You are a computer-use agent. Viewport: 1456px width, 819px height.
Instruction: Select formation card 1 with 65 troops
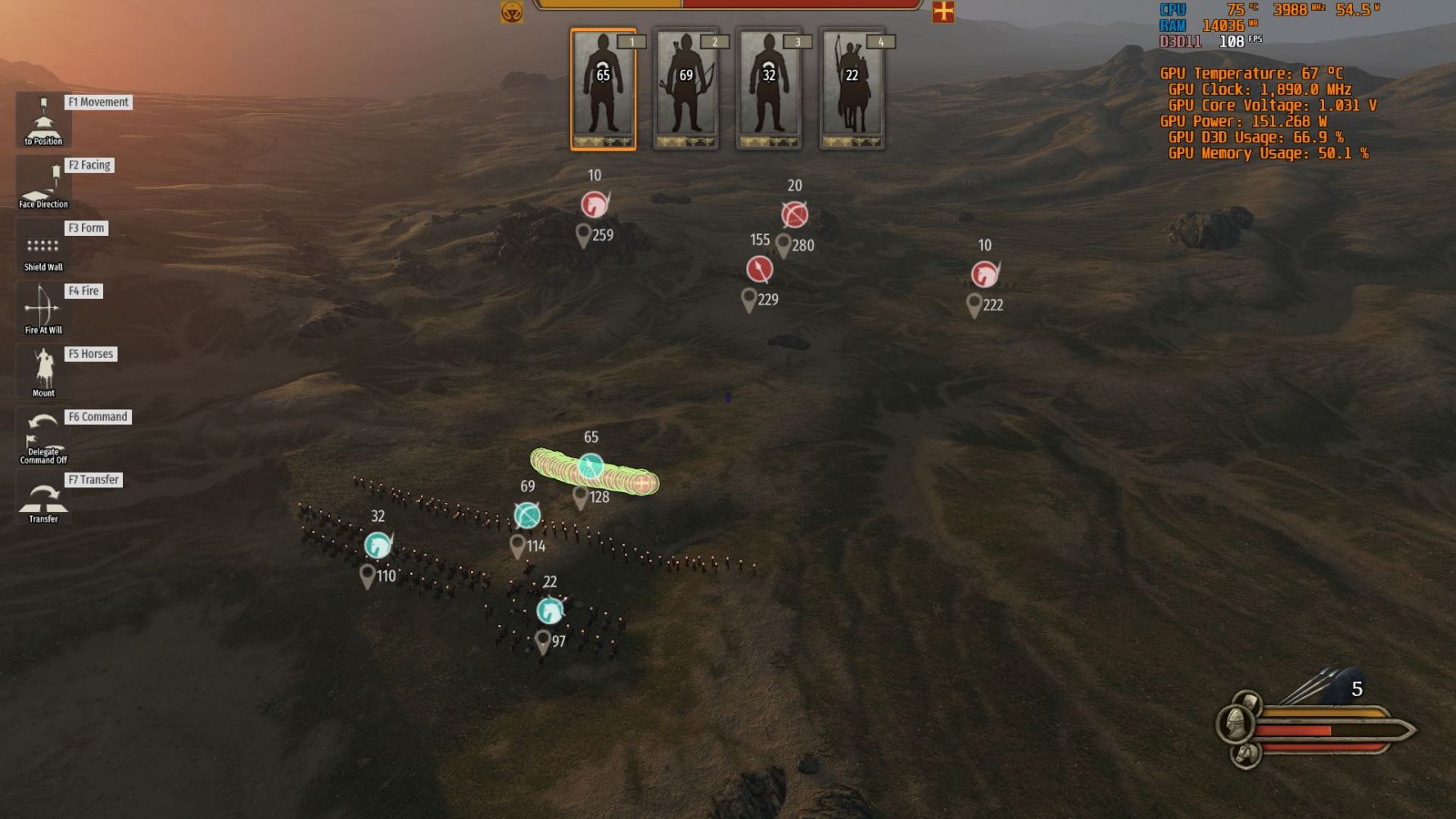point(603,89)
